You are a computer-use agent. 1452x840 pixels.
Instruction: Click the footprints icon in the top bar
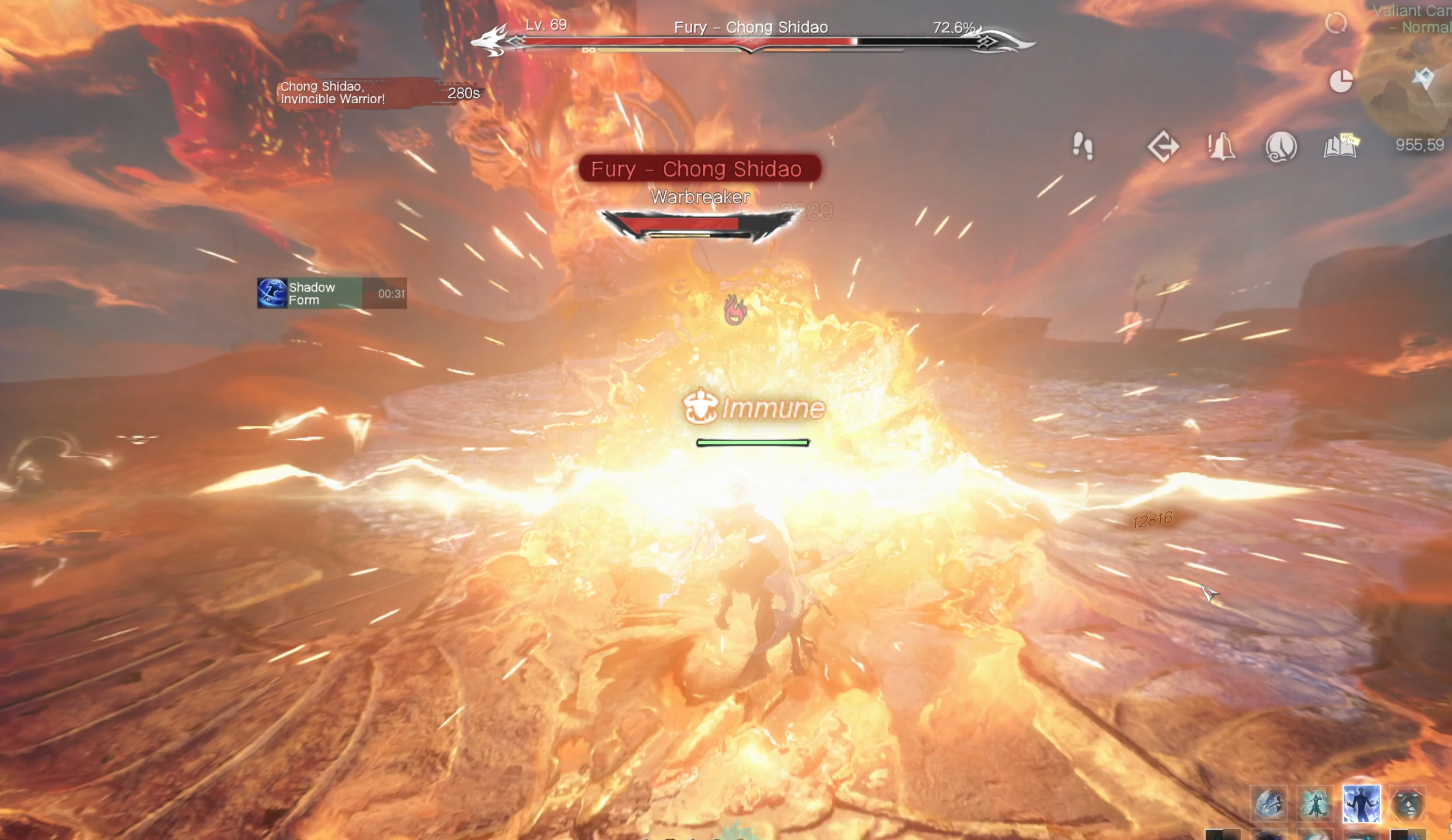pos(1083,146)
